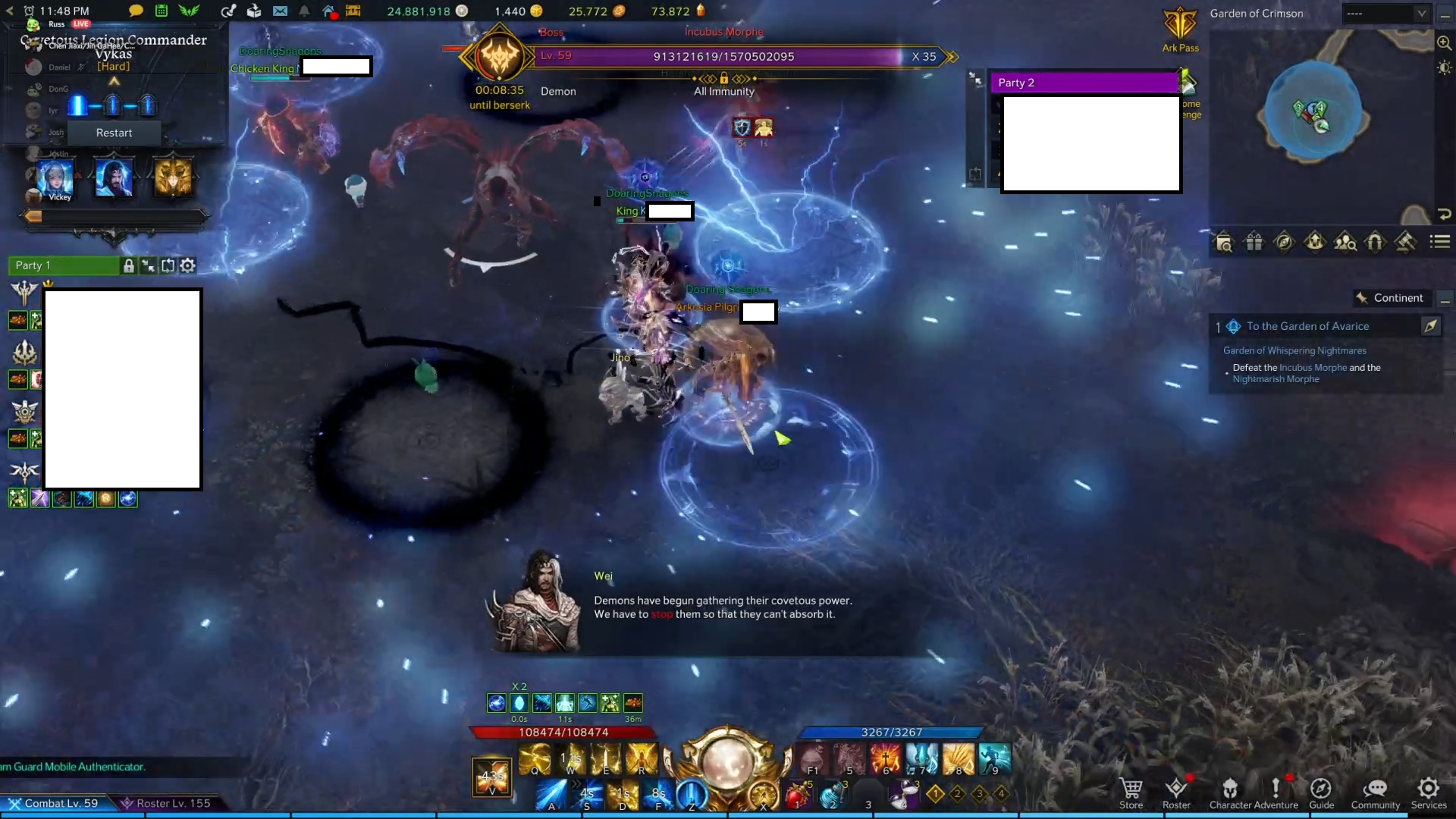Viewport: 1456px width, 819px height.
Task: Open the Roster panel icon
Action: 1178,789
